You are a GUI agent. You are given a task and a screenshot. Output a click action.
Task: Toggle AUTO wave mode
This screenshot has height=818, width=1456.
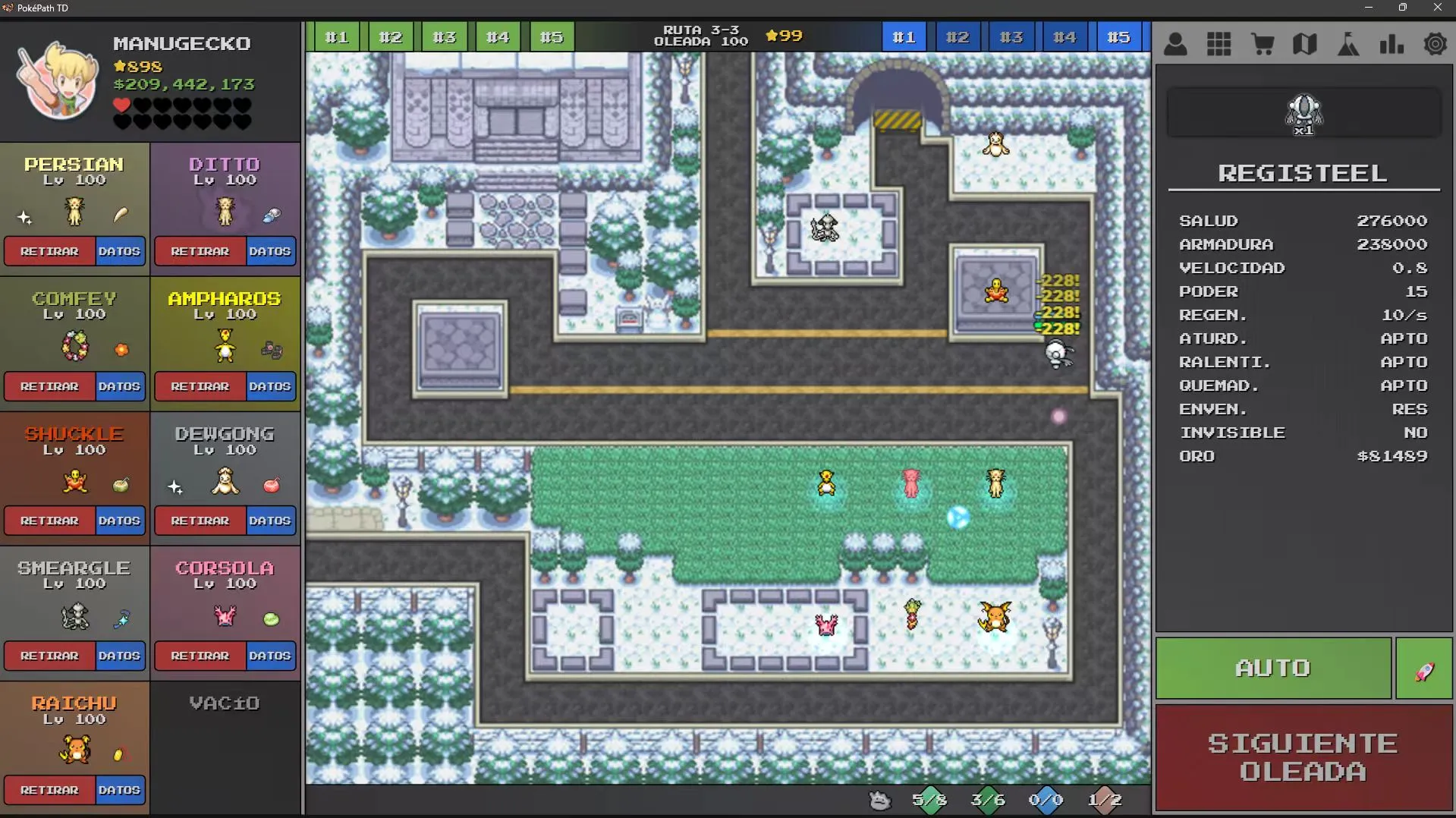coord(1272,668)
